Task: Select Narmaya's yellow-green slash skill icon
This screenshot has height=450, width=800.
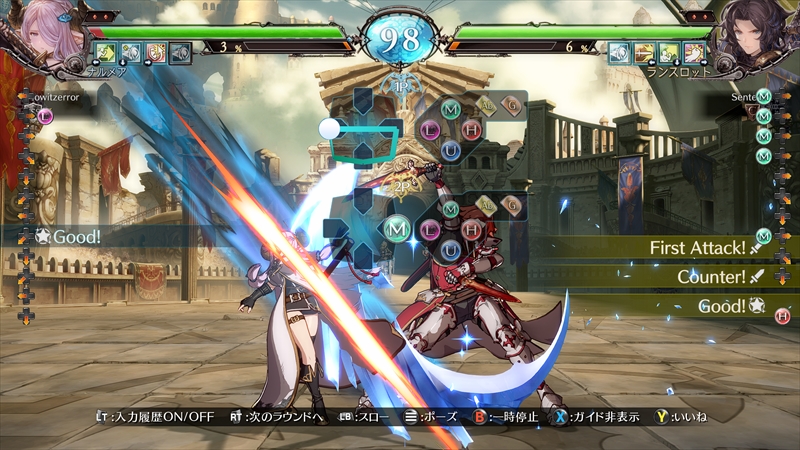Action: tap(106, 52)
